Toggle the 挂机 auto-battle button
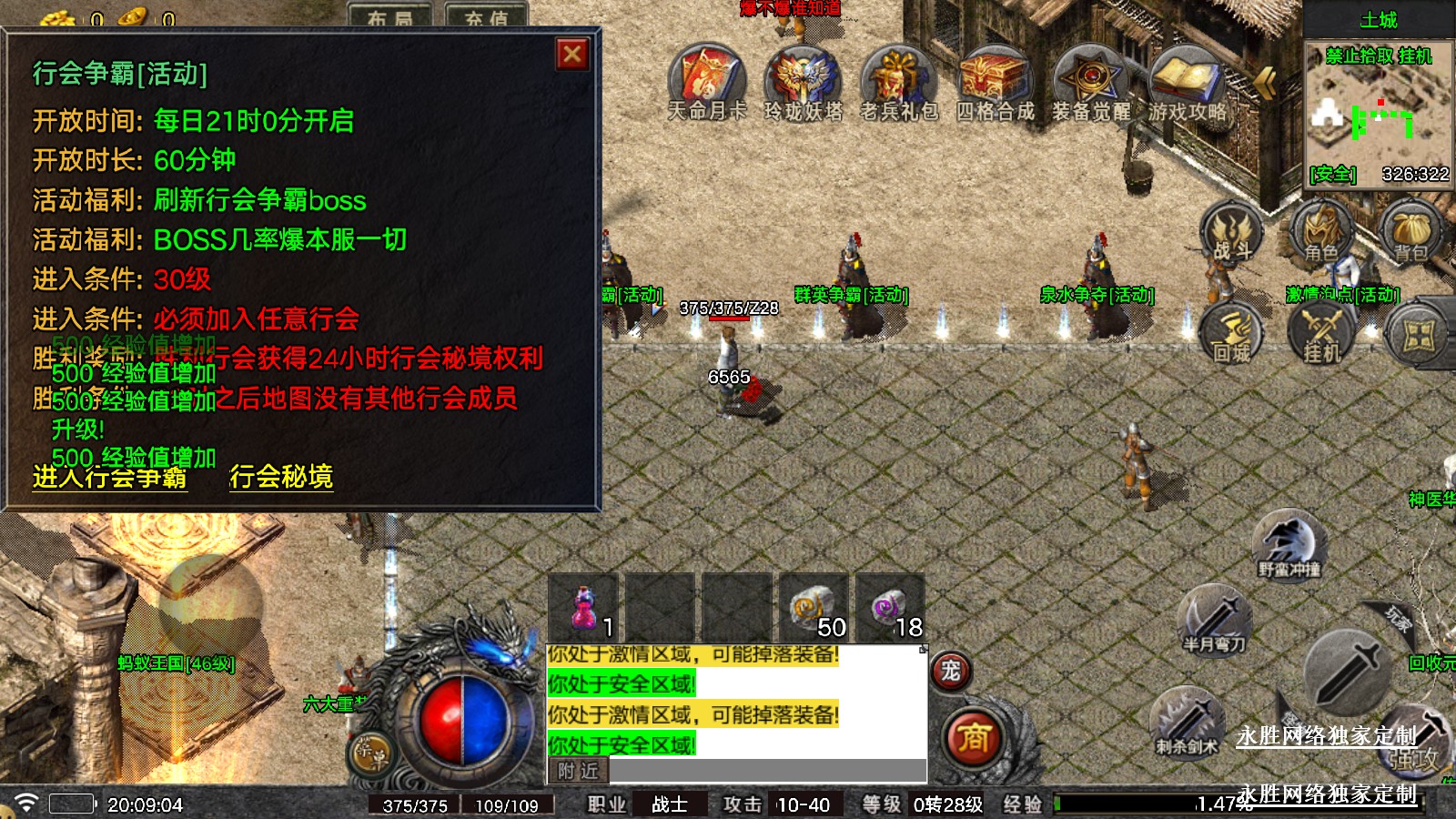Image resolution: width=1456 pixels, height=819 pixels. click(x=1321, y=332)
